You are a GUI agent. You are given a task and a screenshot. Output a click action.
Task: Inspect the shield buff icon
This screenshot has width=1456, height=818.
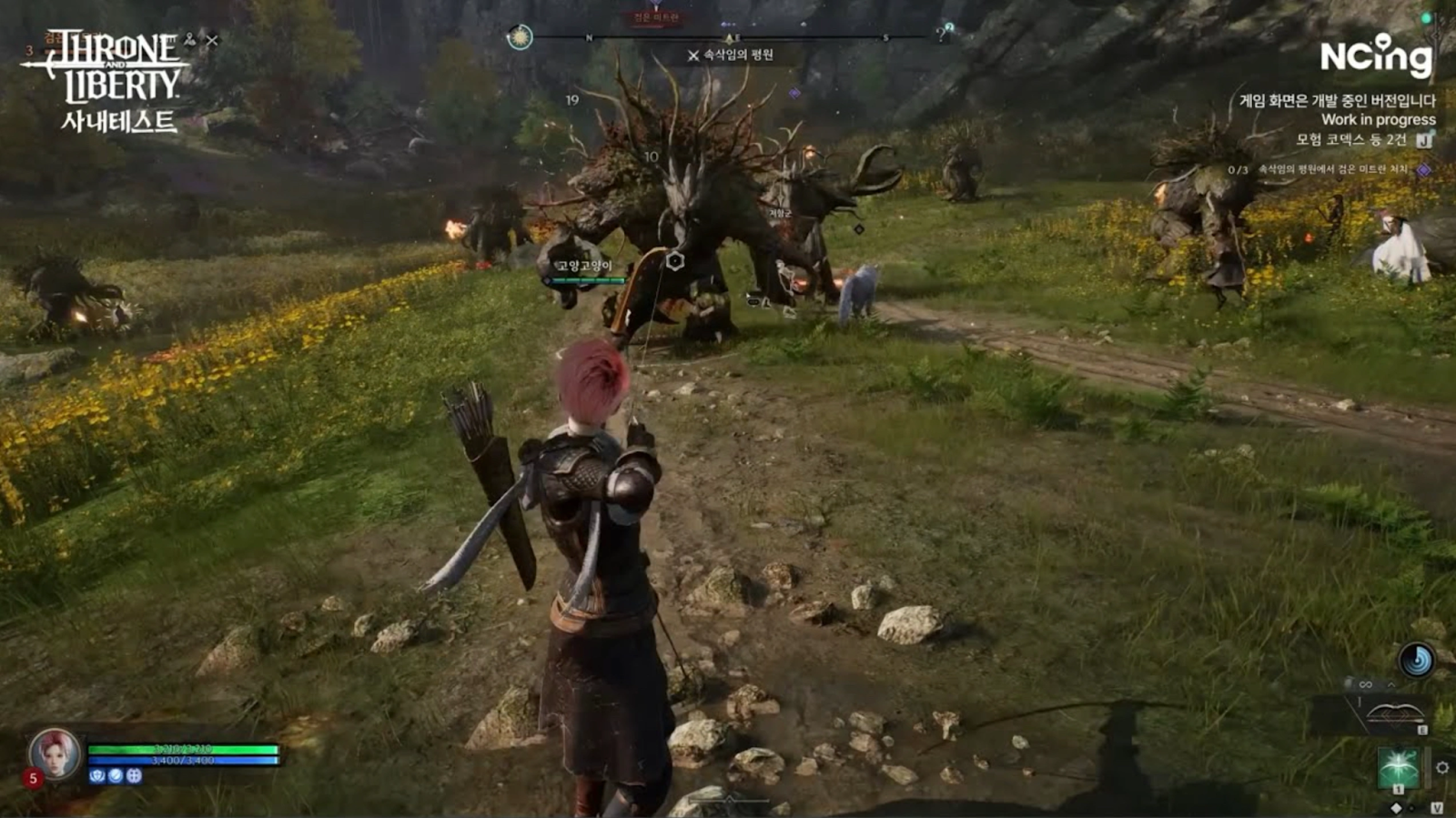point(97,776)
